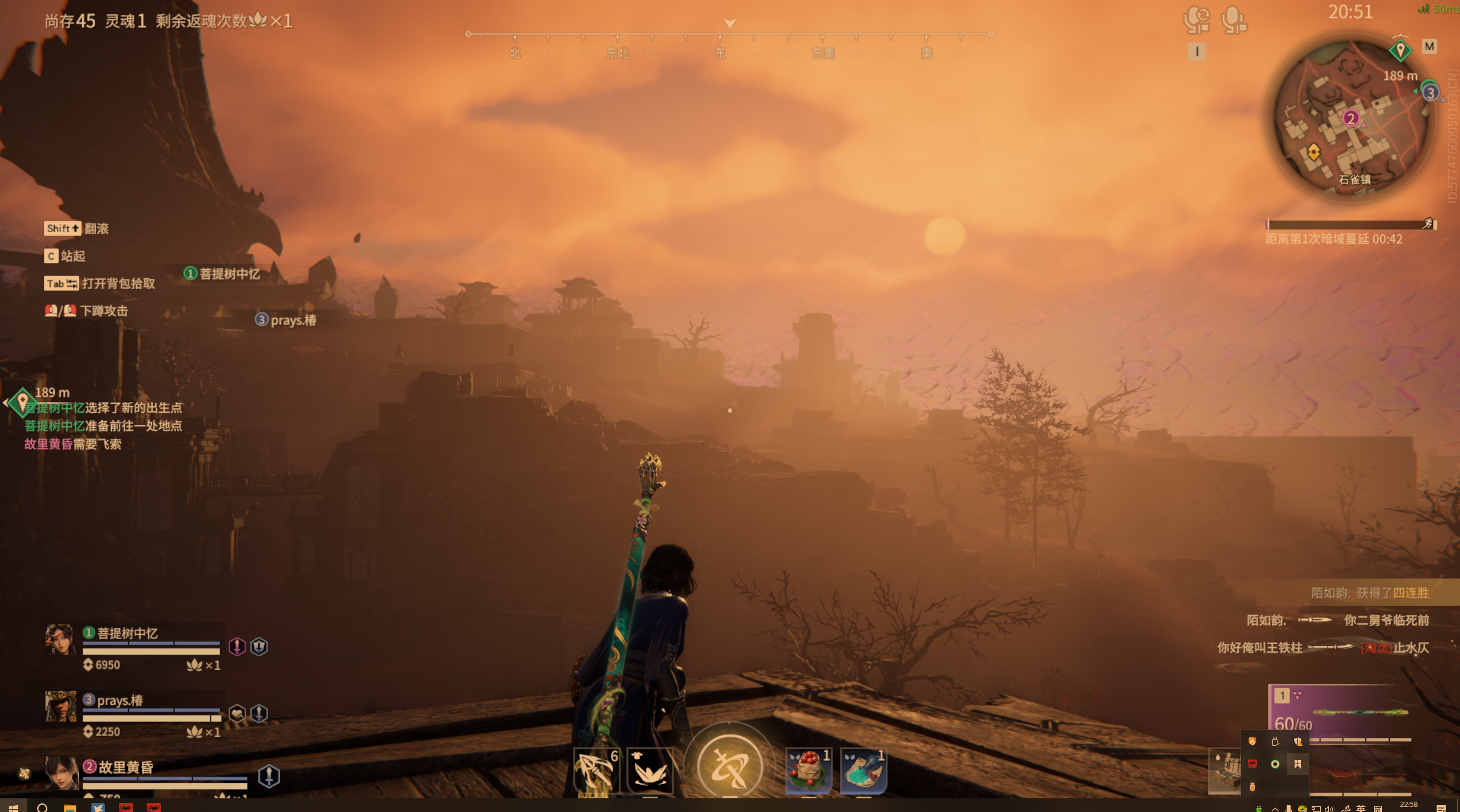
Task: Toggle the microphone voice icon
Action: 1233,21
